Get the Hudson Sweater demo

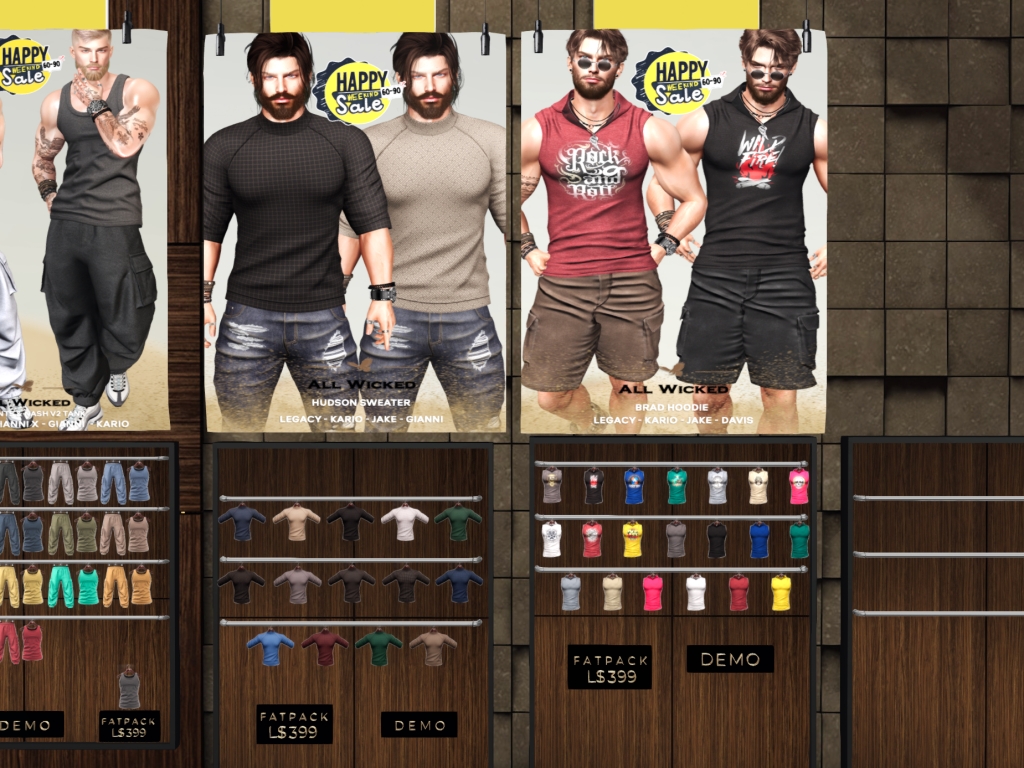point(419,725)
